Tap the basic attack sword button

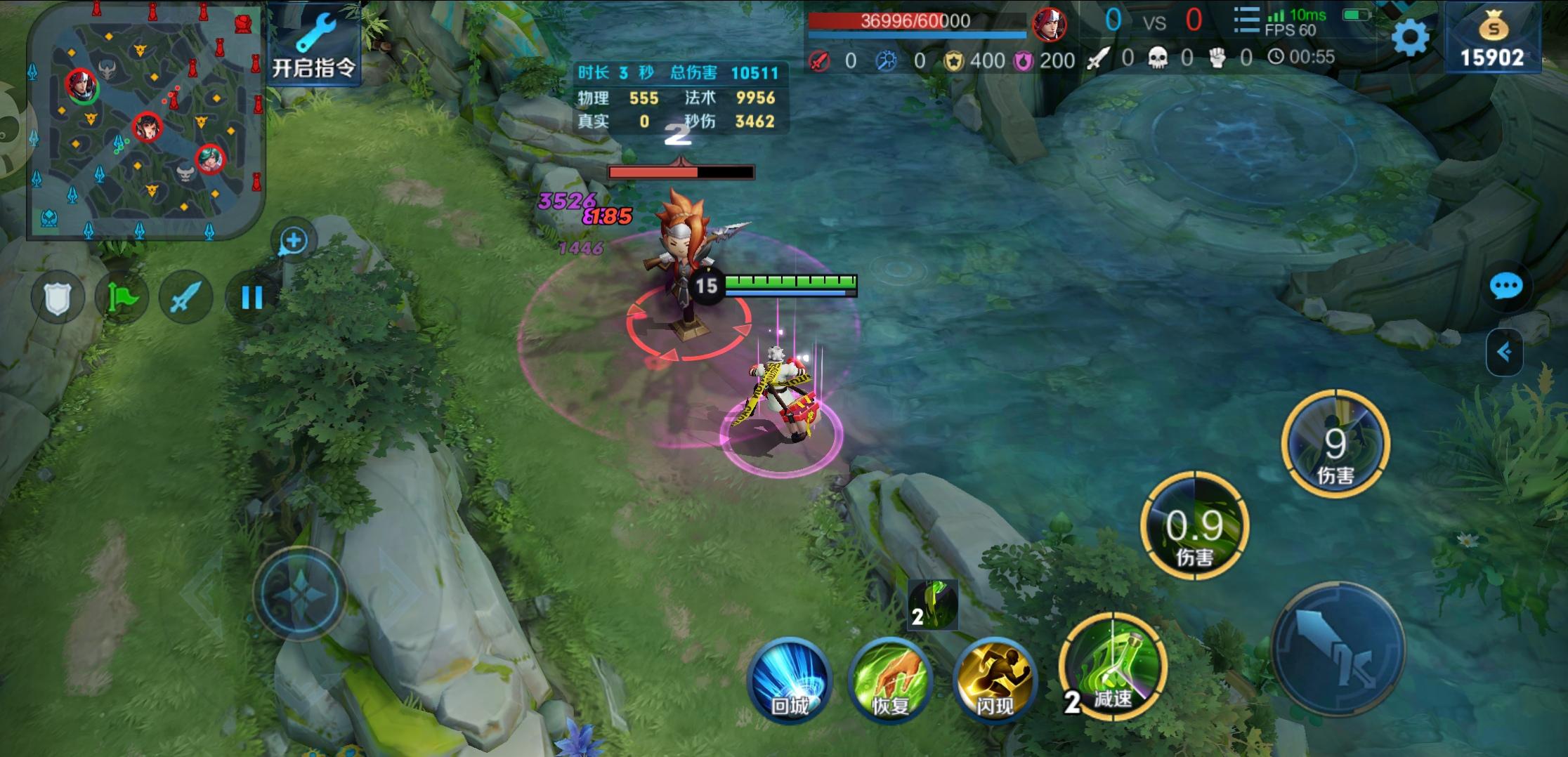pos(1338,650)
